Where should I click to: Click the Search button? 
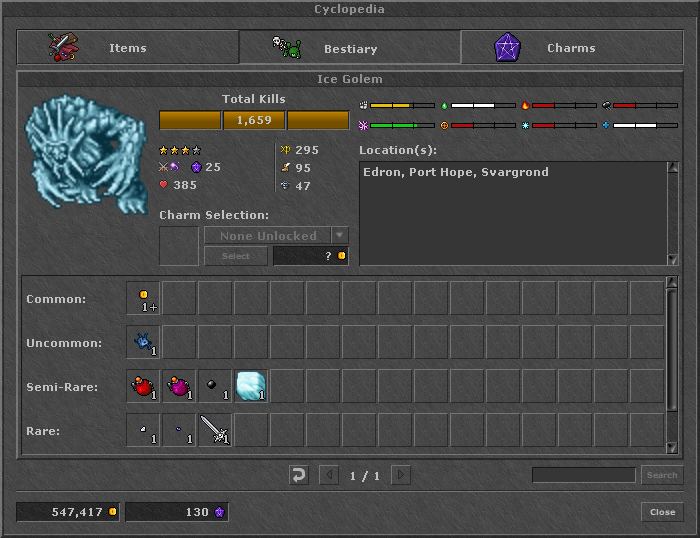pos(661,475)
